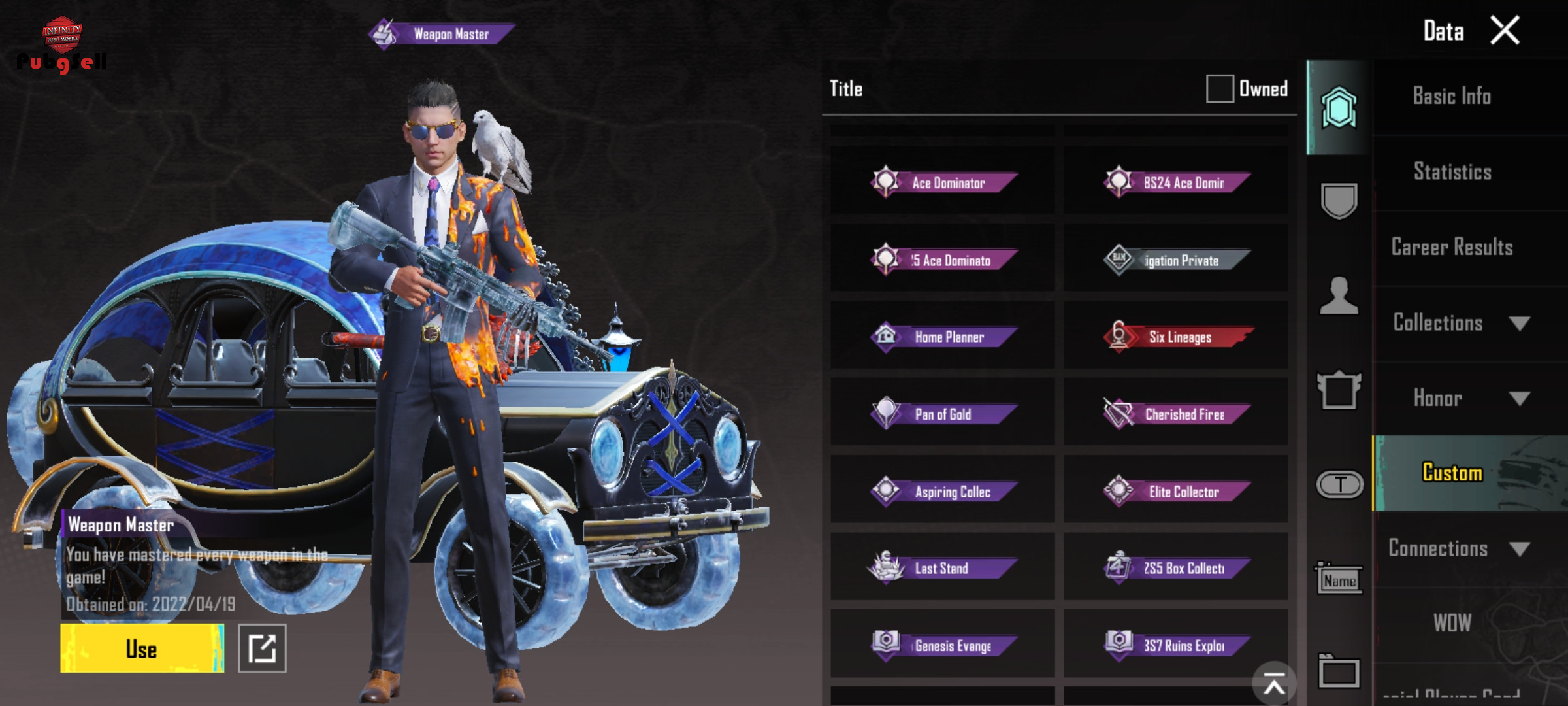Image resolution: width=1568 pixels, height=706 pixels.
Task: Choose the Home Planner title
Action: (x=943, y=337)
